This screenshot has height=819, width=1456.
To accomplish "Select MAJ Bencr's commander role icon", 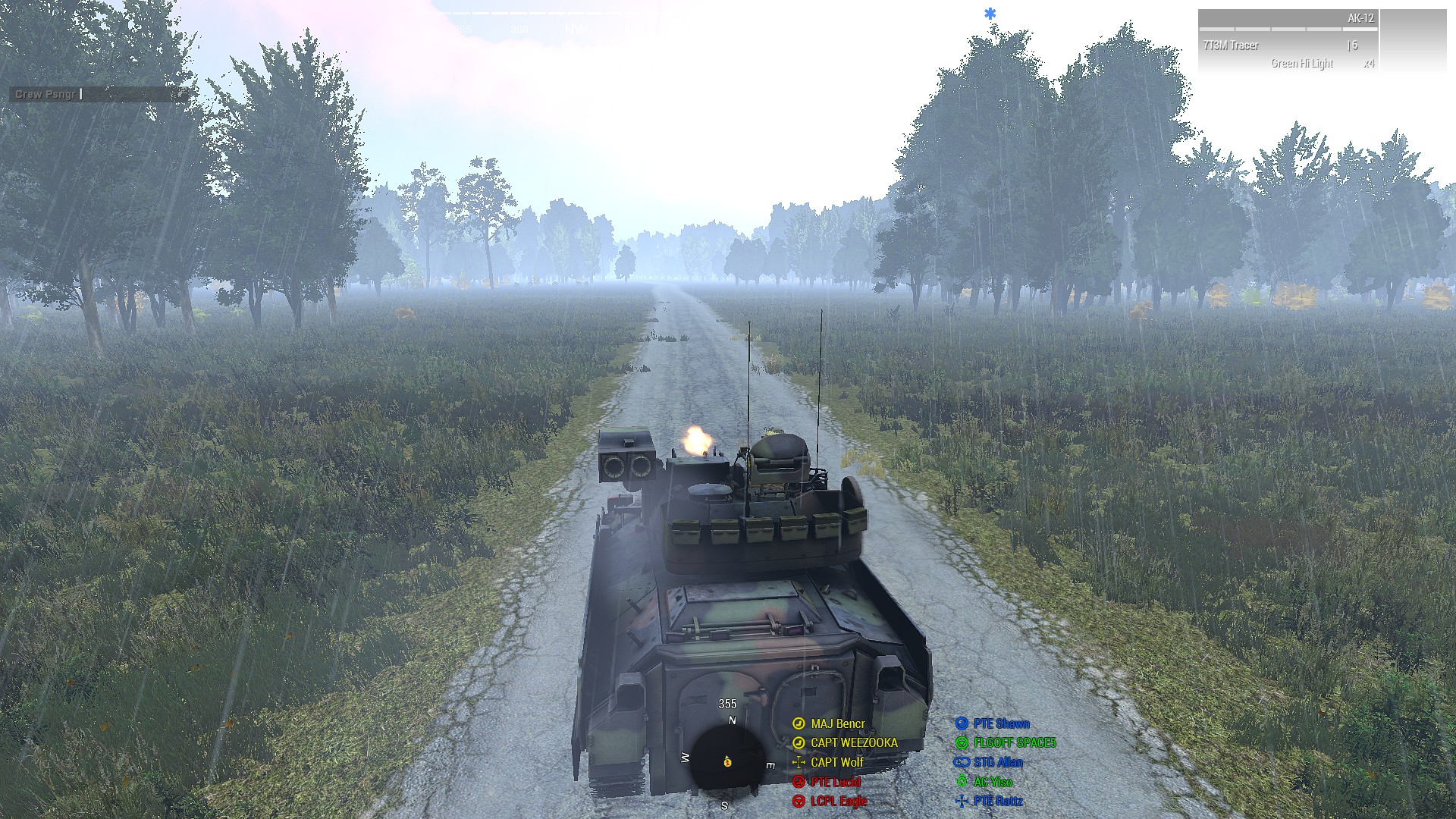I will (797, 724).
